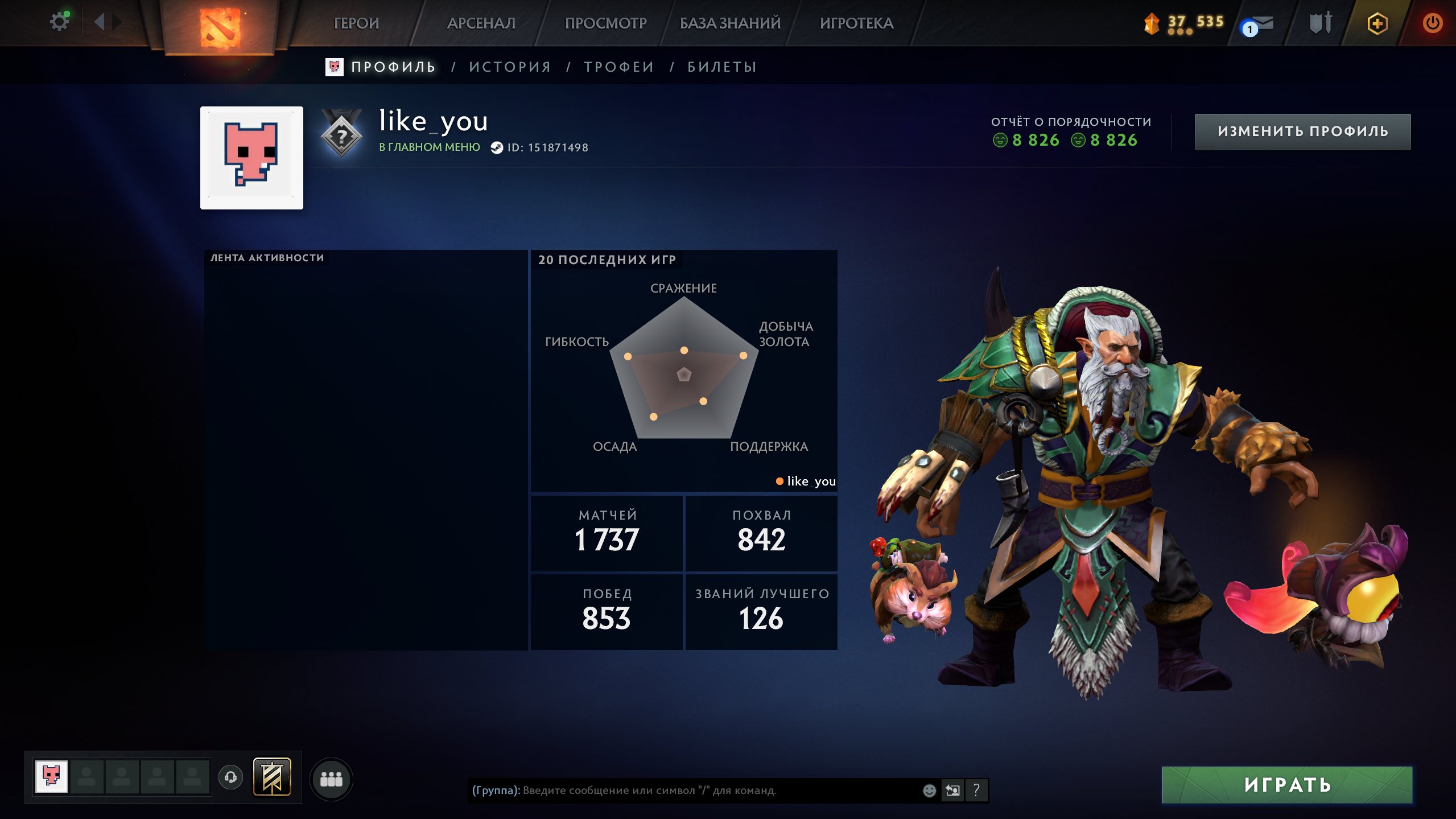Image resolution: width=1456 pixels, height=819 pixels.
Task: Open the АРСЕНАЛ menu
Action: click(x=481, y=23)
